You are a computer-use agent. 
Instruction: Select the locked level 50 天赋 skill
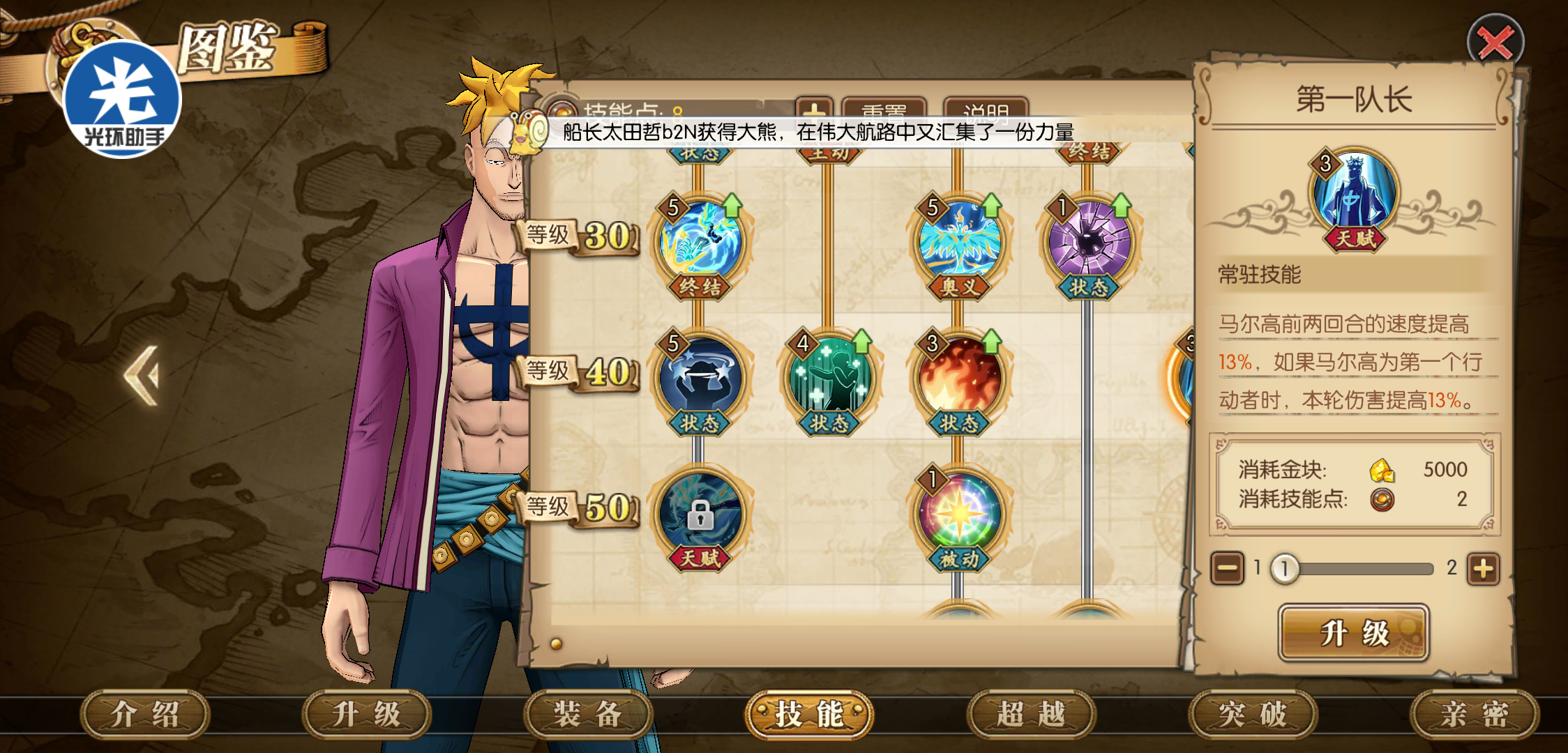[x=700, y=515]
